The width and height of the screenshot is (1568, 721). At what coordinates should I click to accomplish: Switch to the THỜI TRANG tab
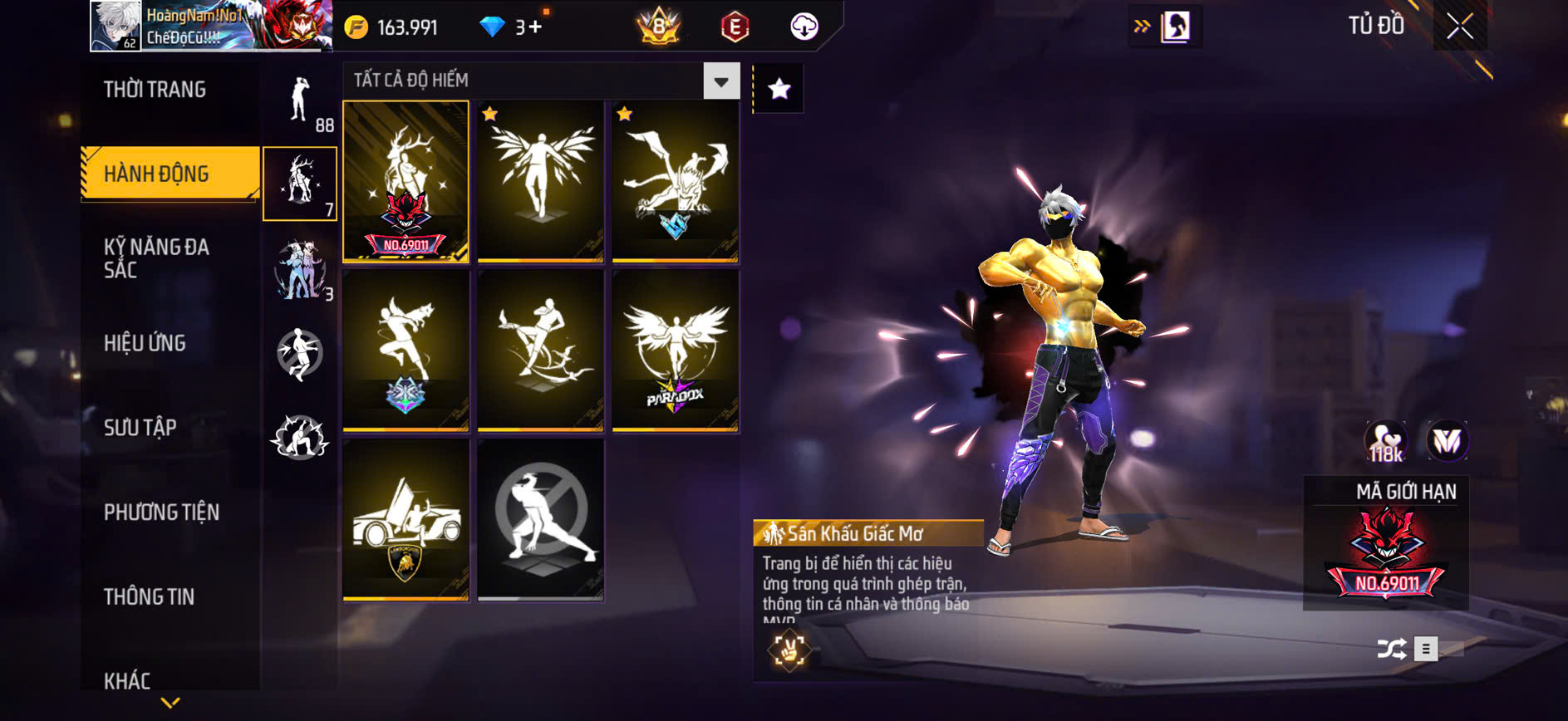(156, 90)
